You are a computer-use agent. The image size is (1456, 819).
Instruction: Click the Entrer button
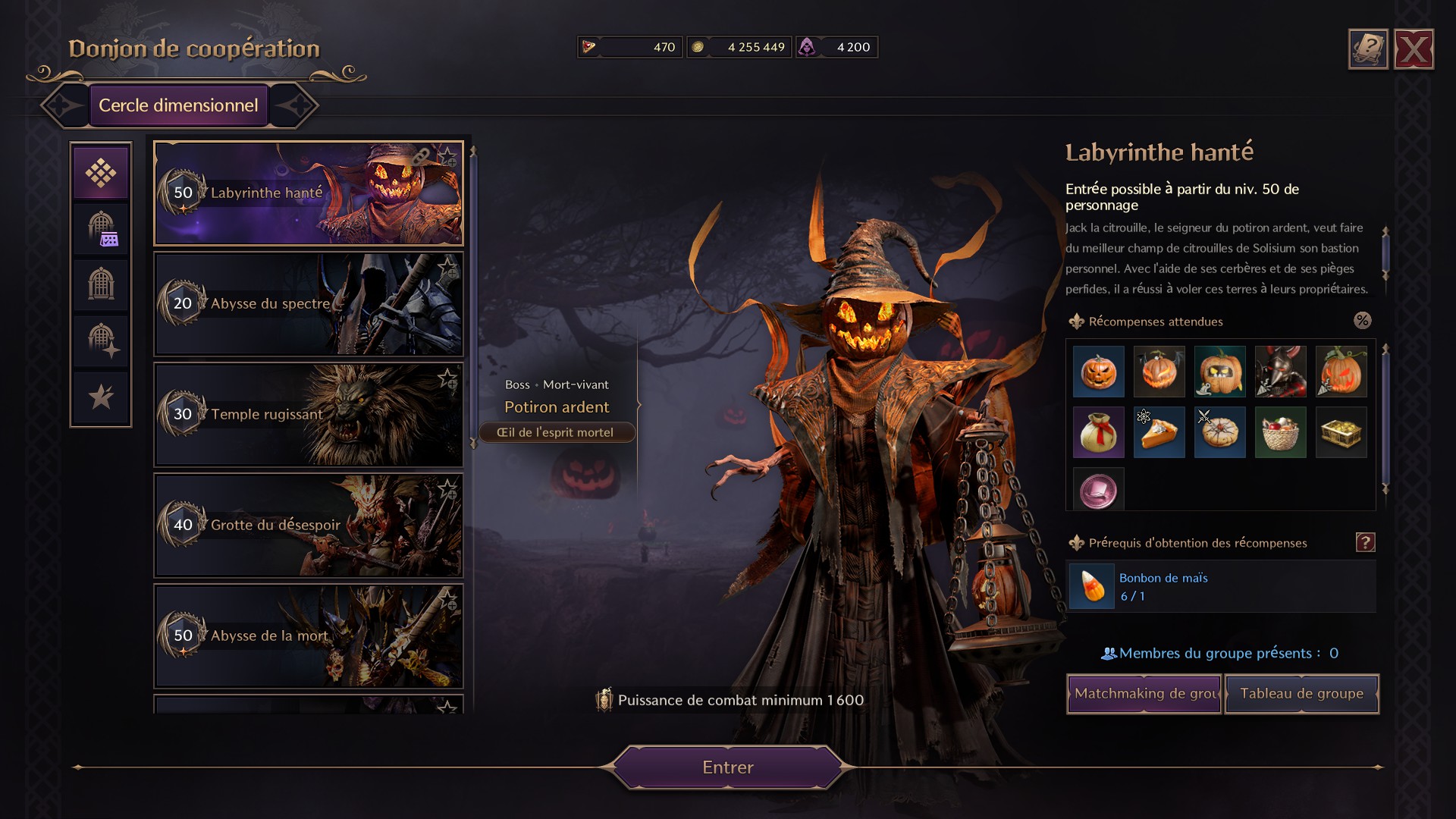tap(726, 767)
